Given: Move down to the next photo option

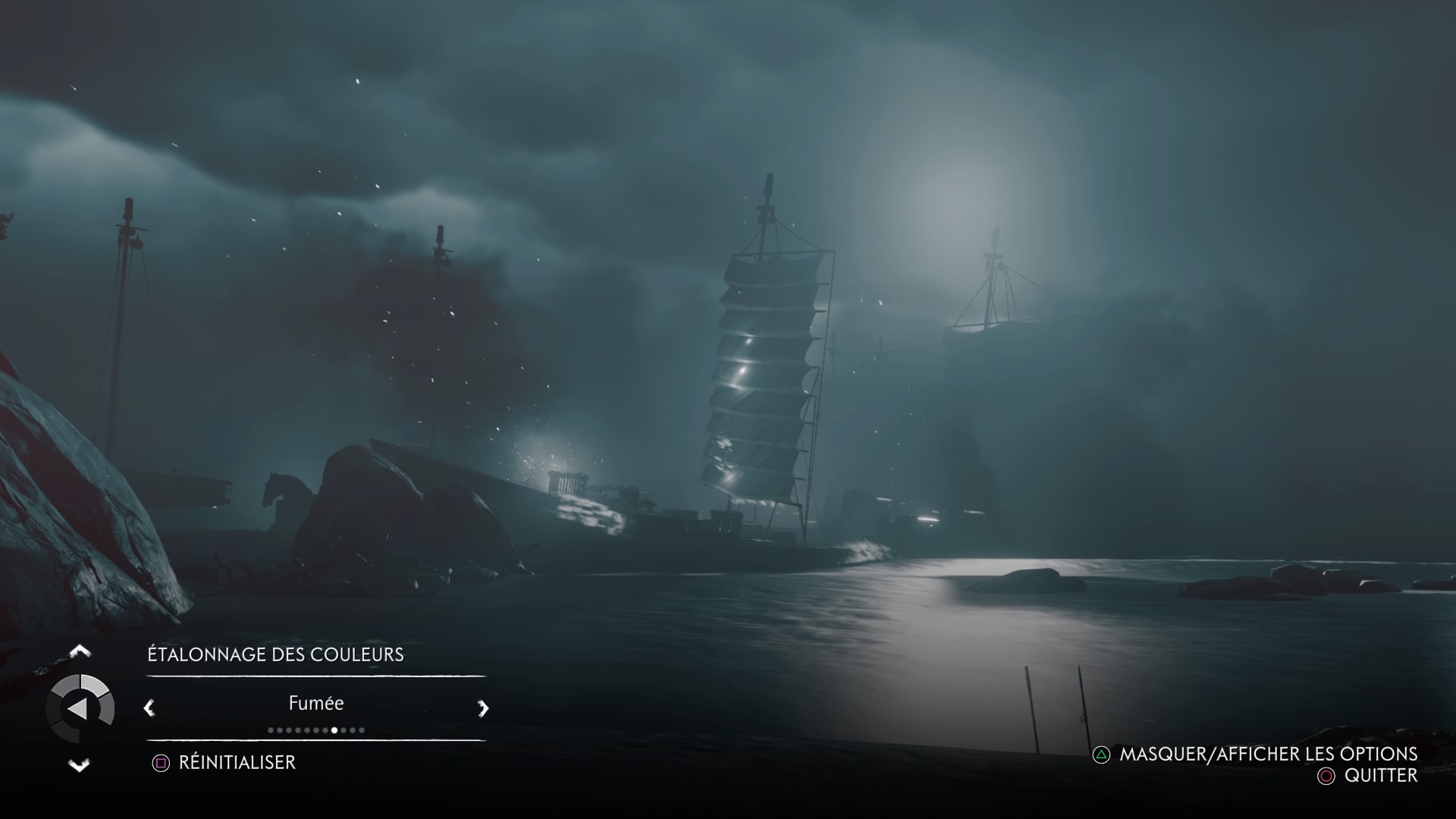Looking at the screenshot, I should point(80,765).
